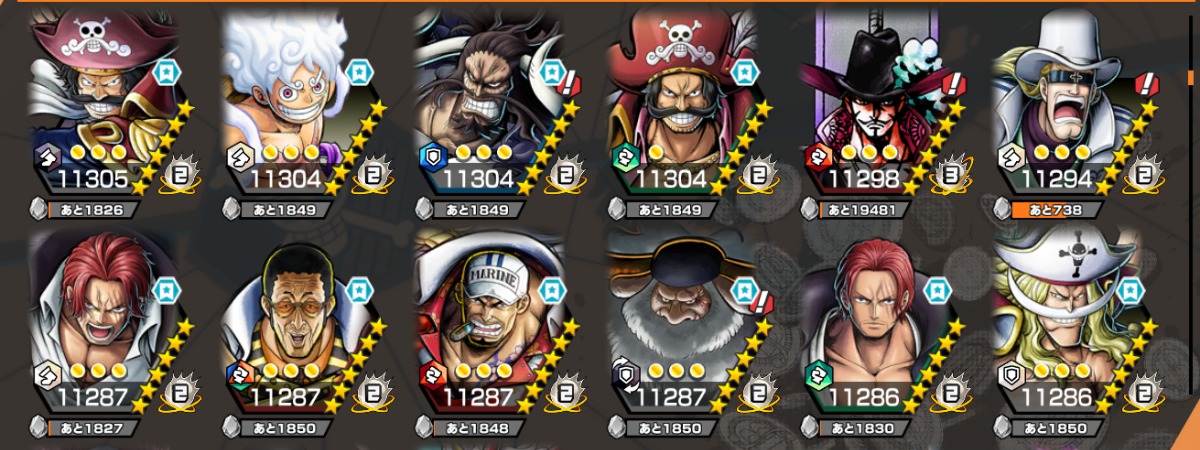Choose the white-haired Gear 5 Luffy card

pyautogui.click(x=292, y=100)
